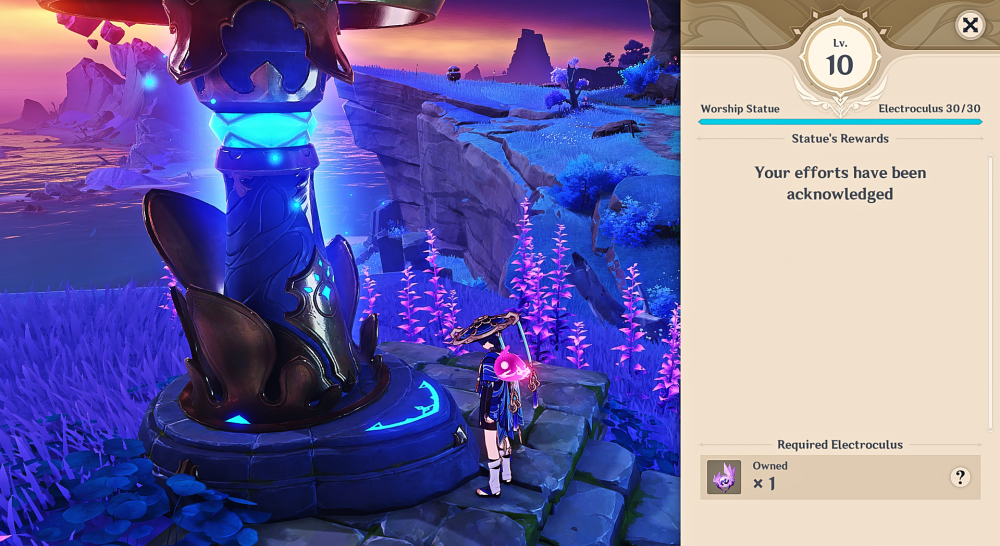Select the owned Electroculus item icon
1000x546 pixels.
724,477
